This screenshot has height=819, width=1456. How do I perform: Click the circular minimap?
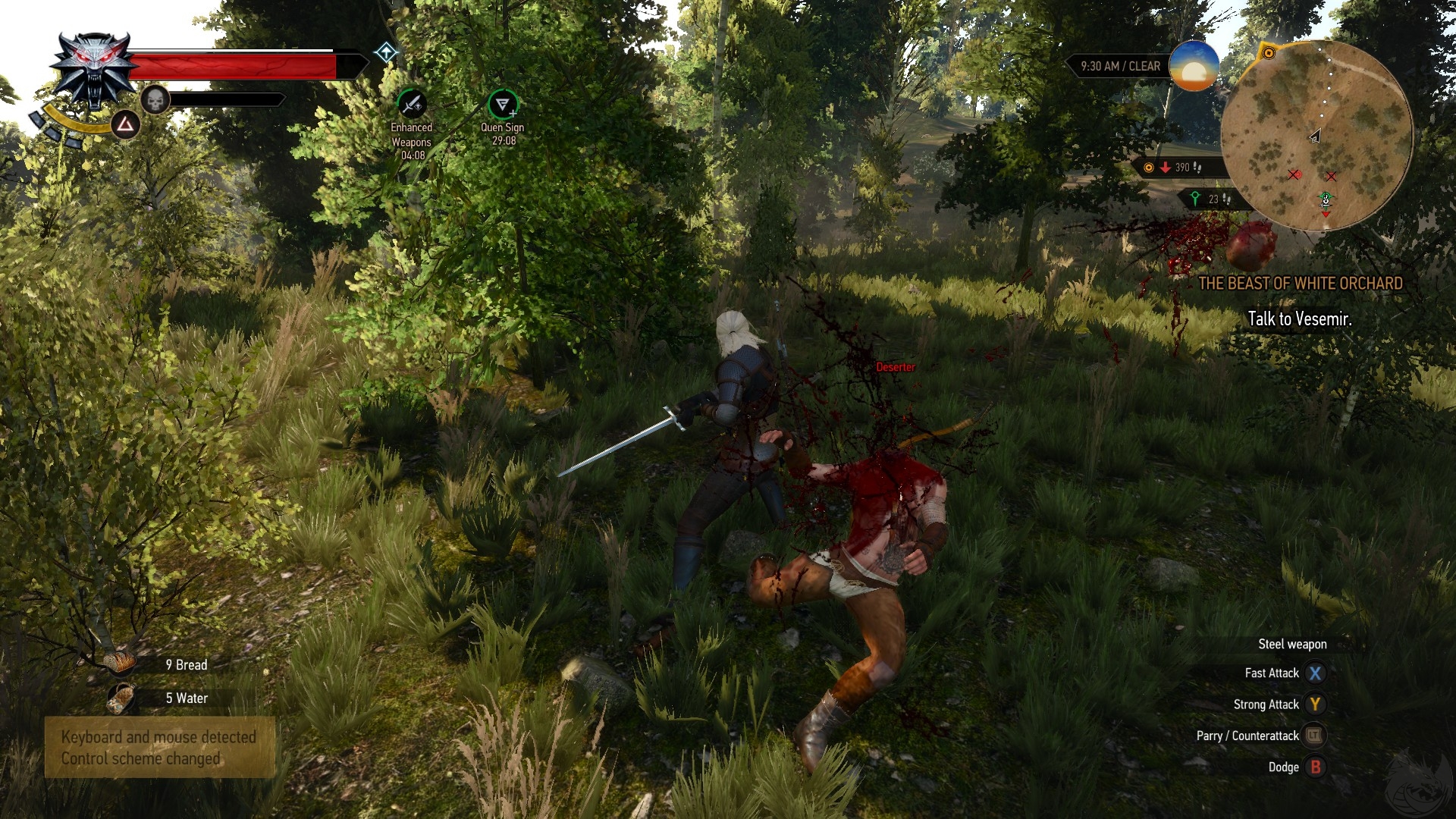pyautogui.click(x=1316, y=136)
